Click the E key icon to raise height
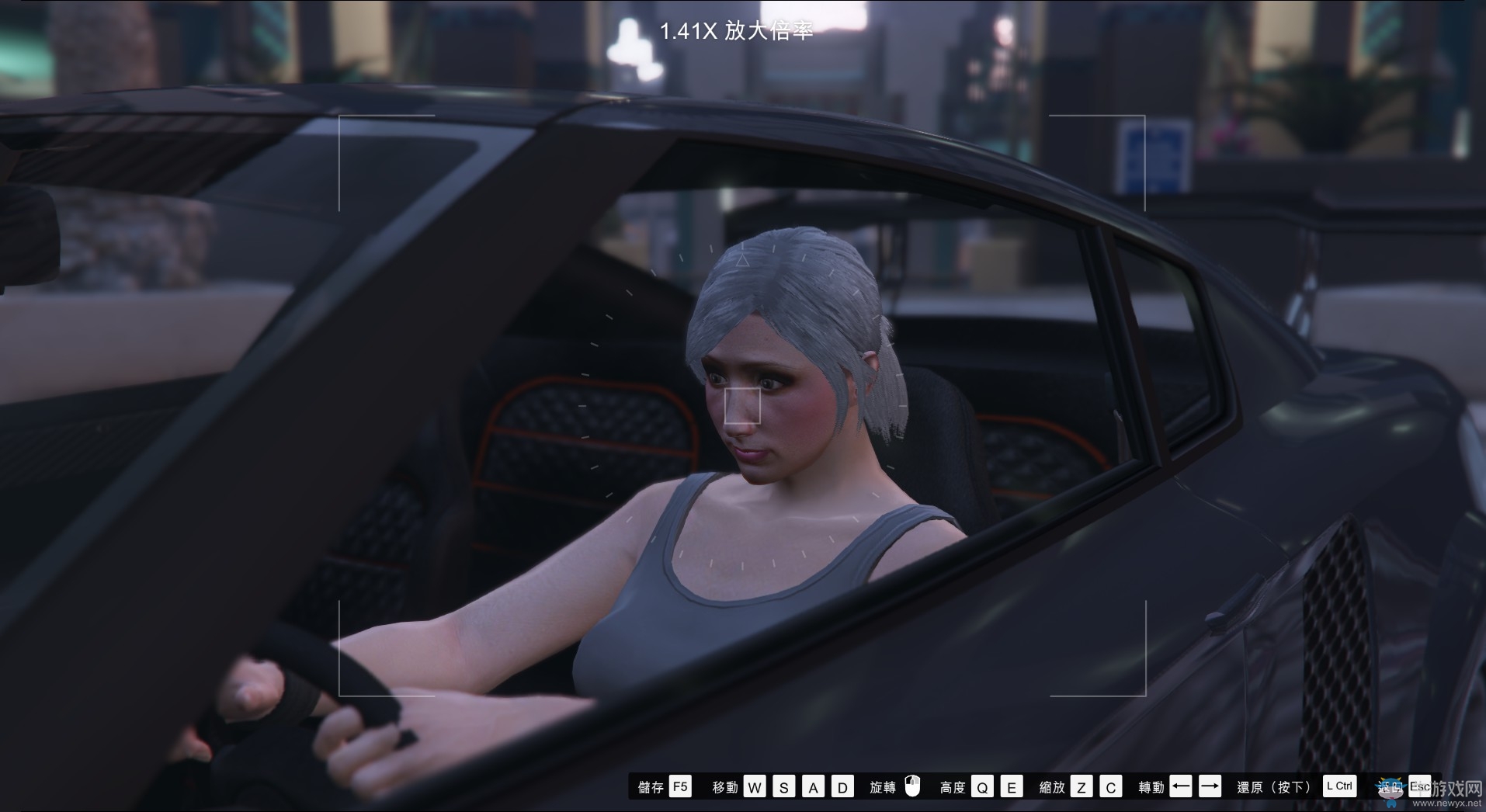 (x=1010, y=786)
